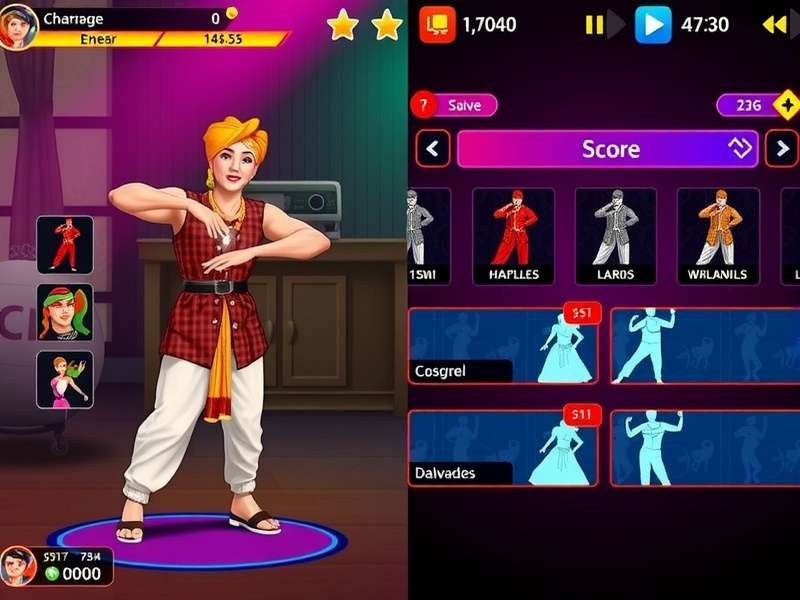This screenshot has width=800, height=600.
Task: Select the Dalvades dance move card
Action: tap(503, 448)
